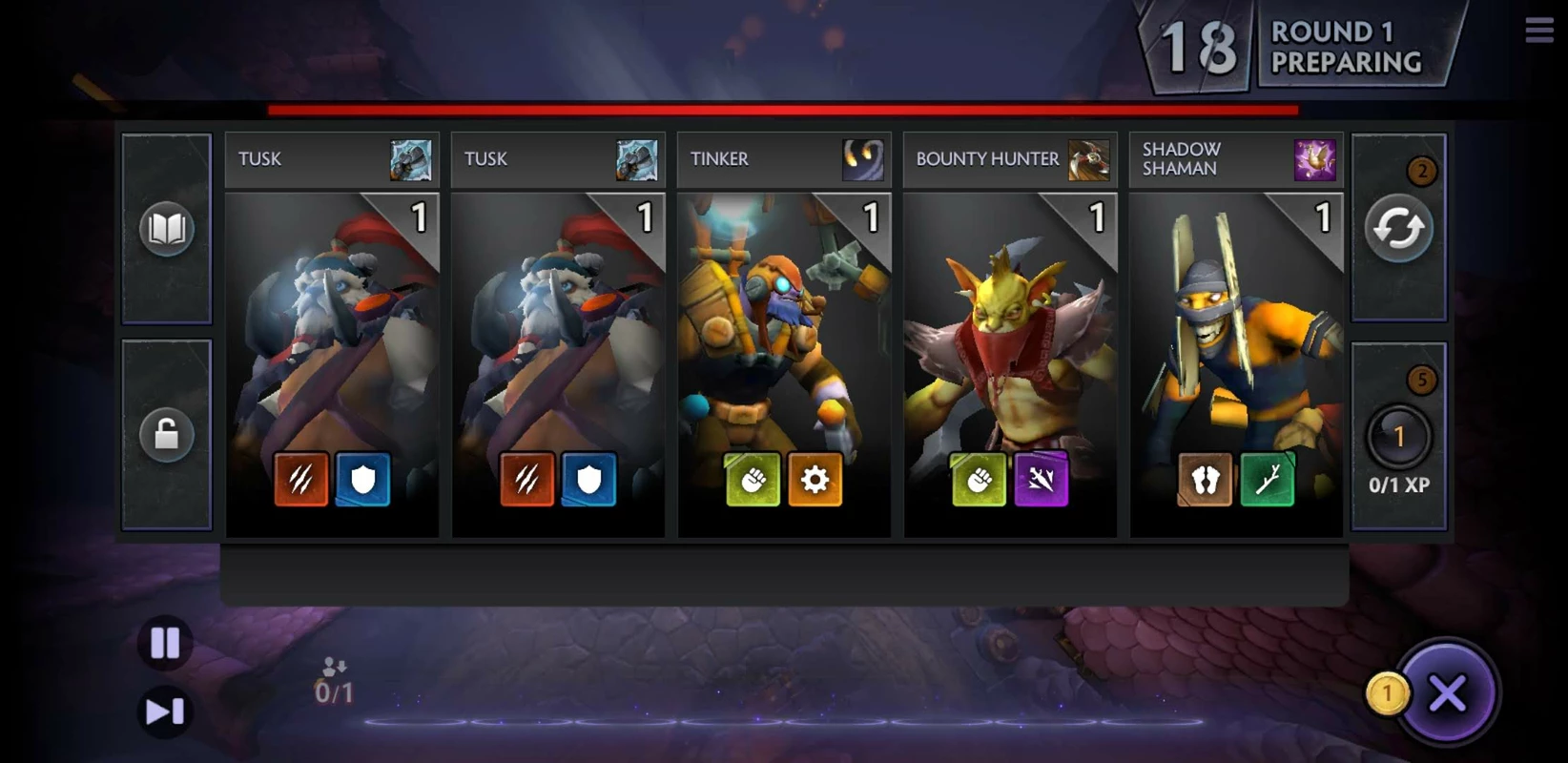Select Shadow Shaman's green branch alliance icon

[x=1267, y=479]
